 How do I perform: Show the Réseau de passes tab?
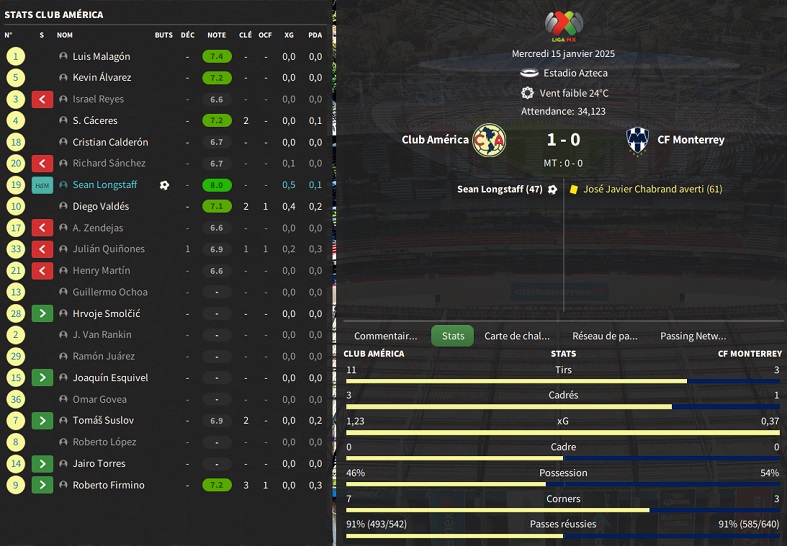(605, 336)
